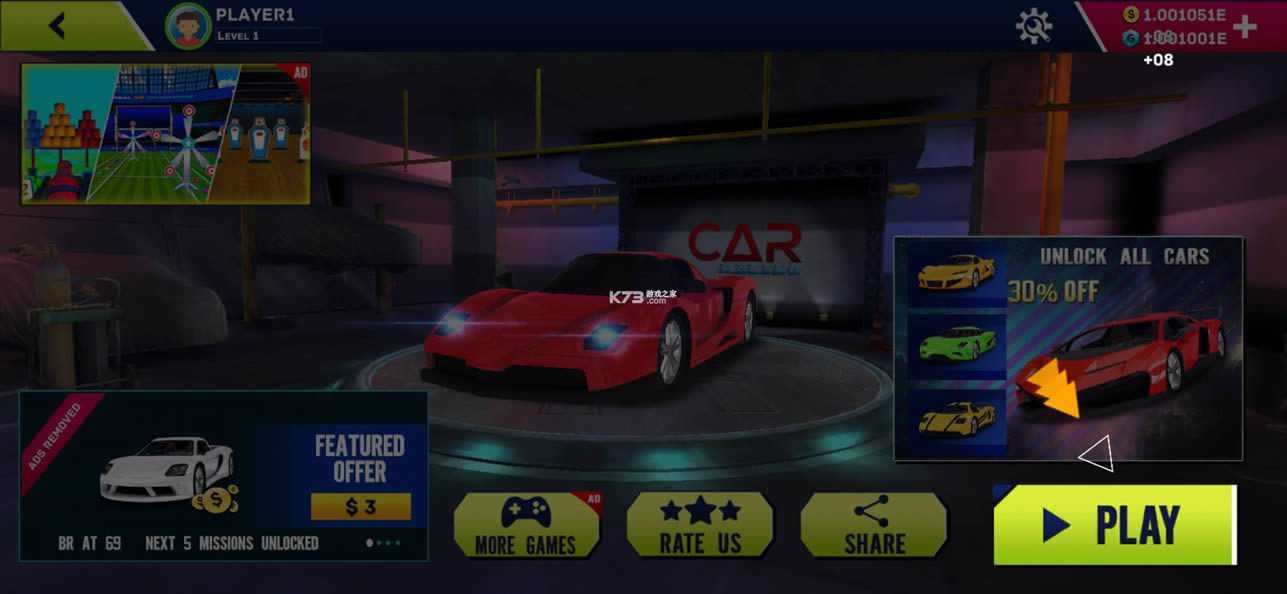Open the Player1 profile avatar
Viewport: 1287px width, 594px height.
pyautogui.click(x=188, y=26)
